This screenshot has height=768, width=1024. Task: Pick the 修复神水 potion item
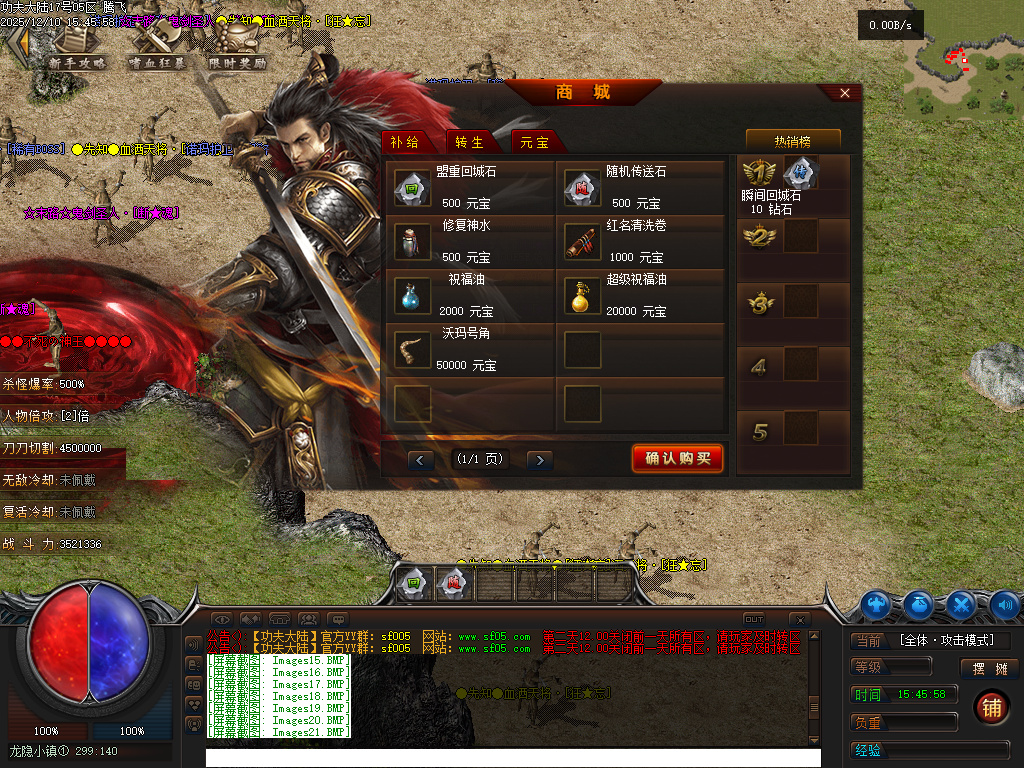pyautogui.click(x=412, y=241)
